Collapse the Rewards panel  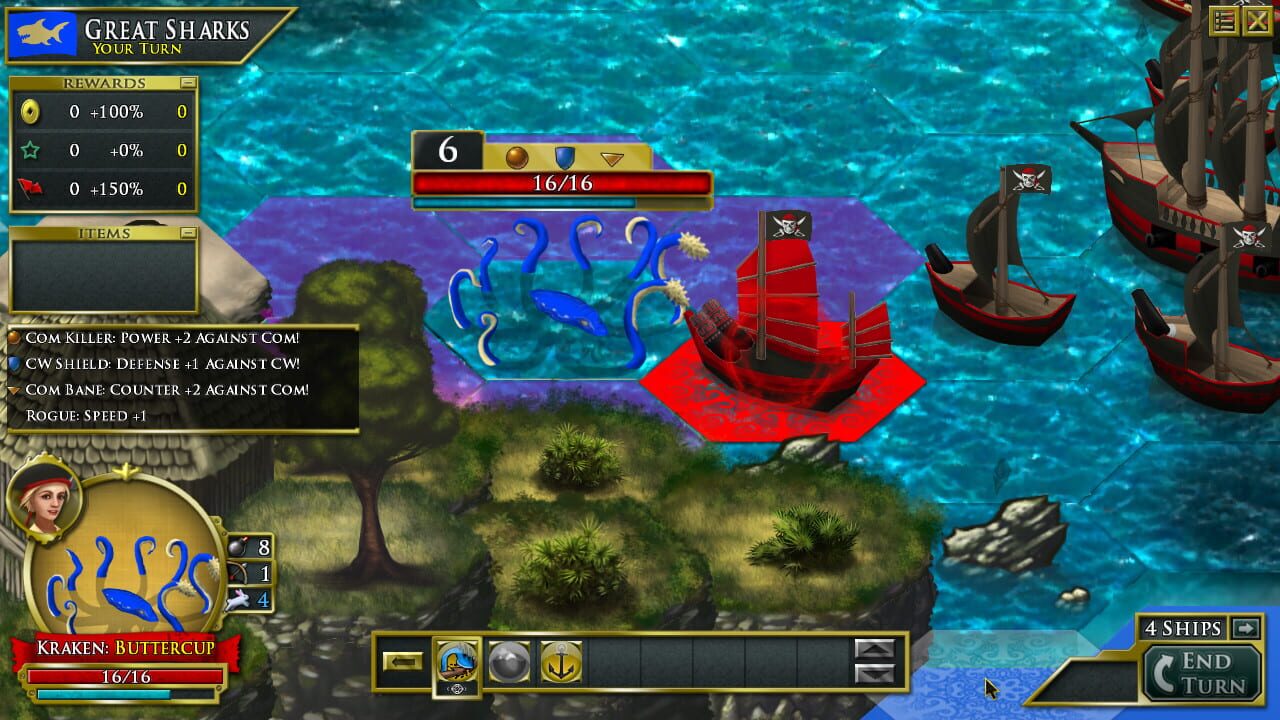tap(188, 82)
